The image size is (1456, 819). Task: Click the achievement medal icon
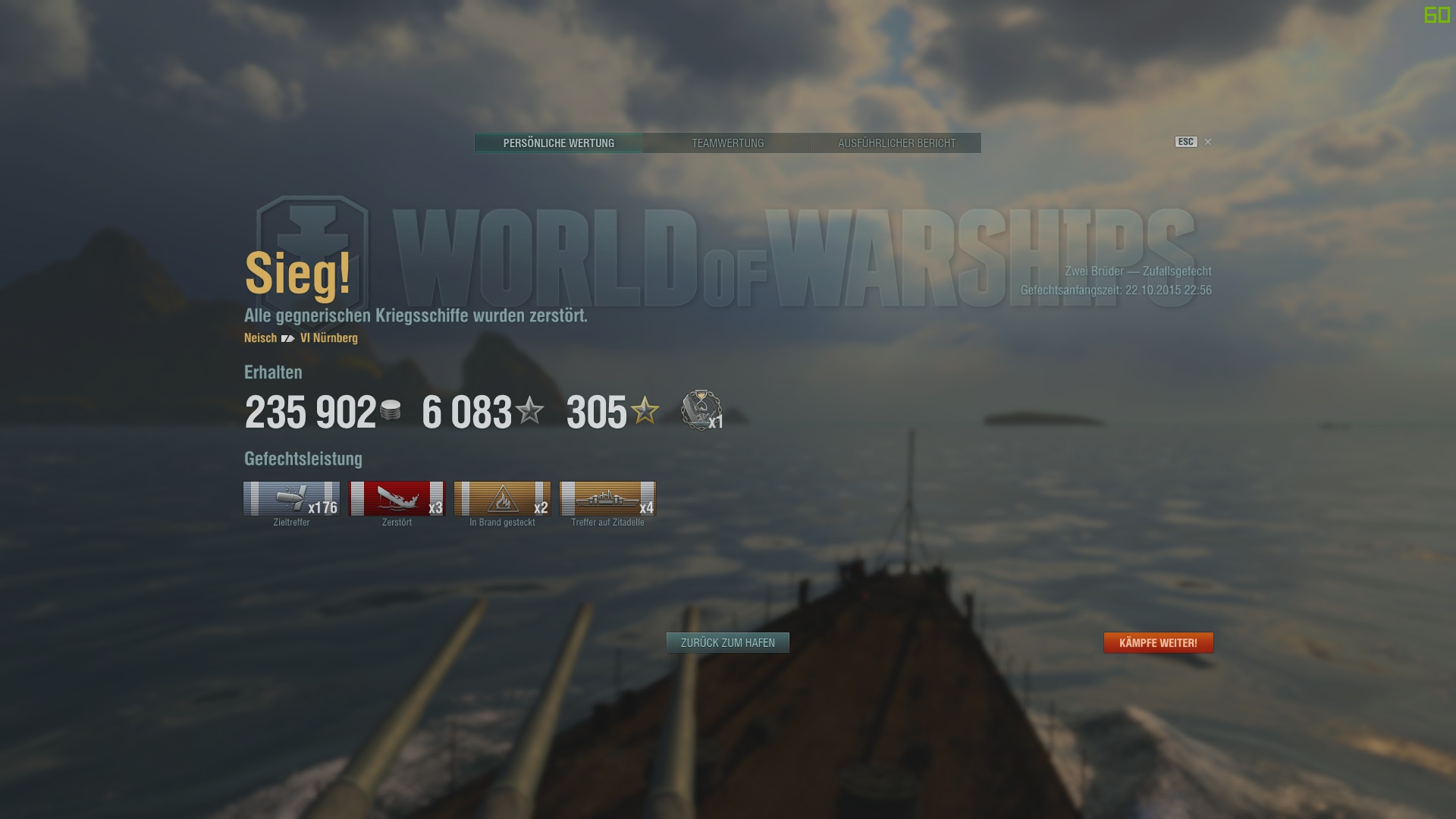[x=701, y=410]
